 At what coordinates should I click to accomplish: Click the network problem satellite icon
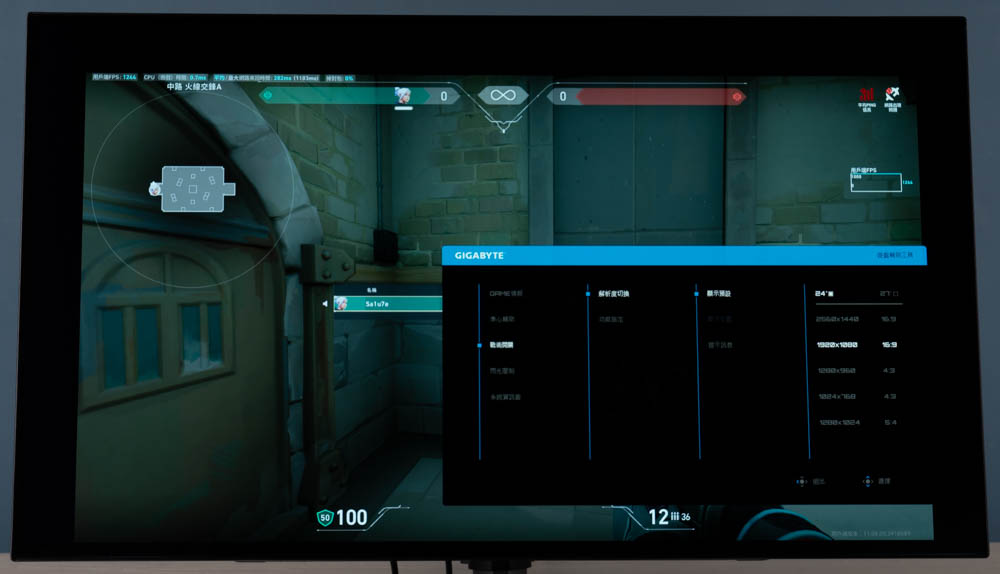click(892, 95)
